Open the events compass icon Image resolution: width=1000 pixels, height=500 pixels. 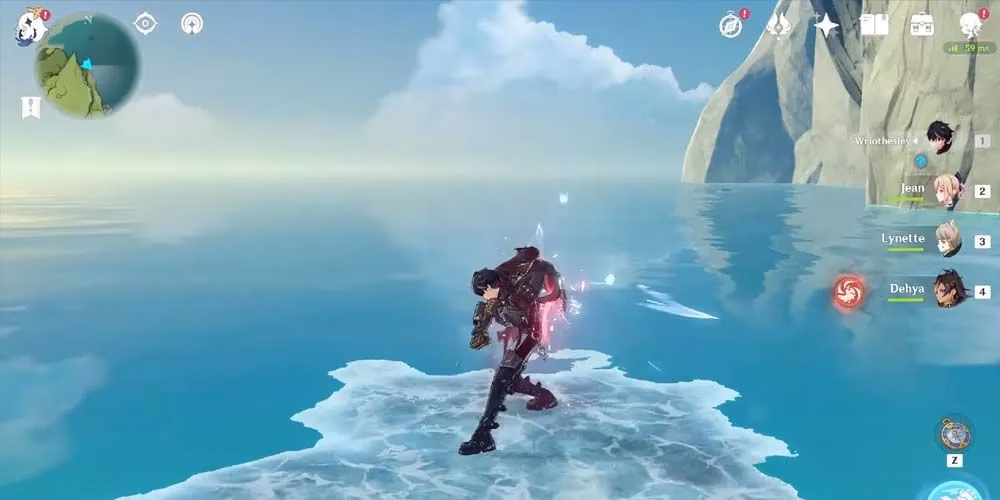731,25
